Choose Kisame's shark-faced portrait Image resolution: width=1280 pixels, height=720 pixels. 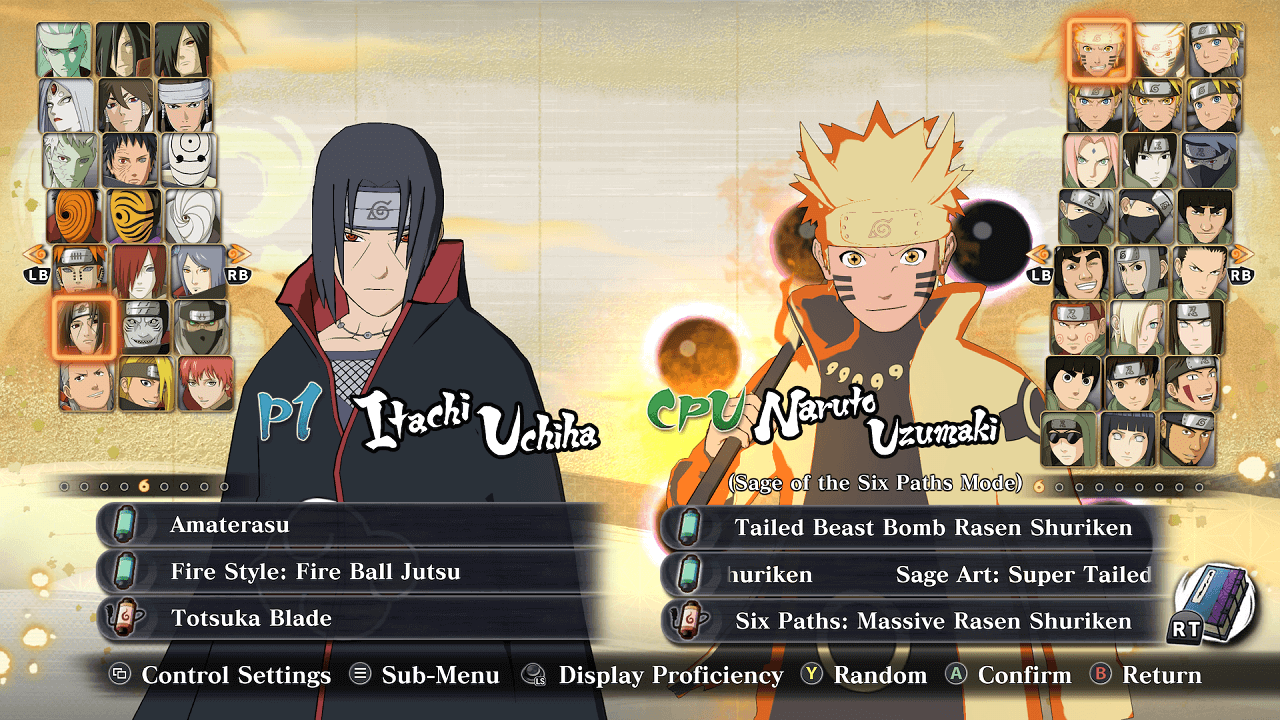[146, 328]
